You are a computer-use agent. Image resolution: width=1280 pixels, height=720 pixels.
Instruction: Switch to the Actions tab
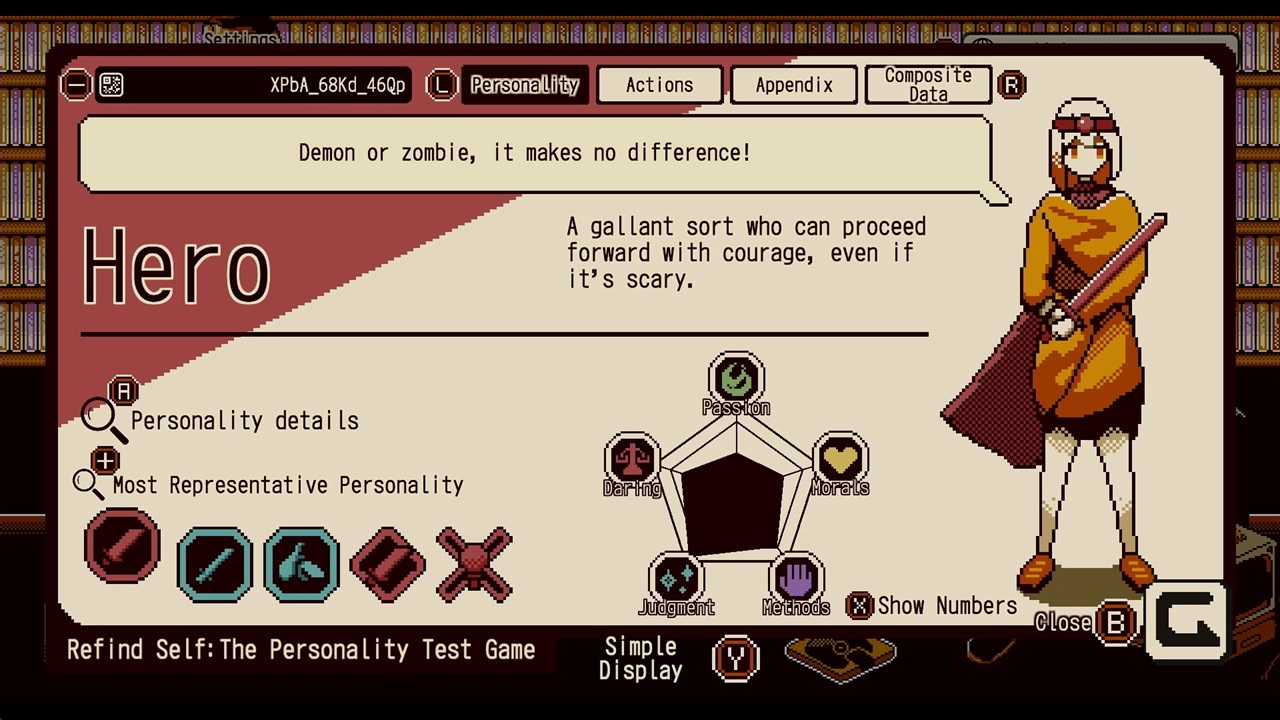(x=659, y=85)
